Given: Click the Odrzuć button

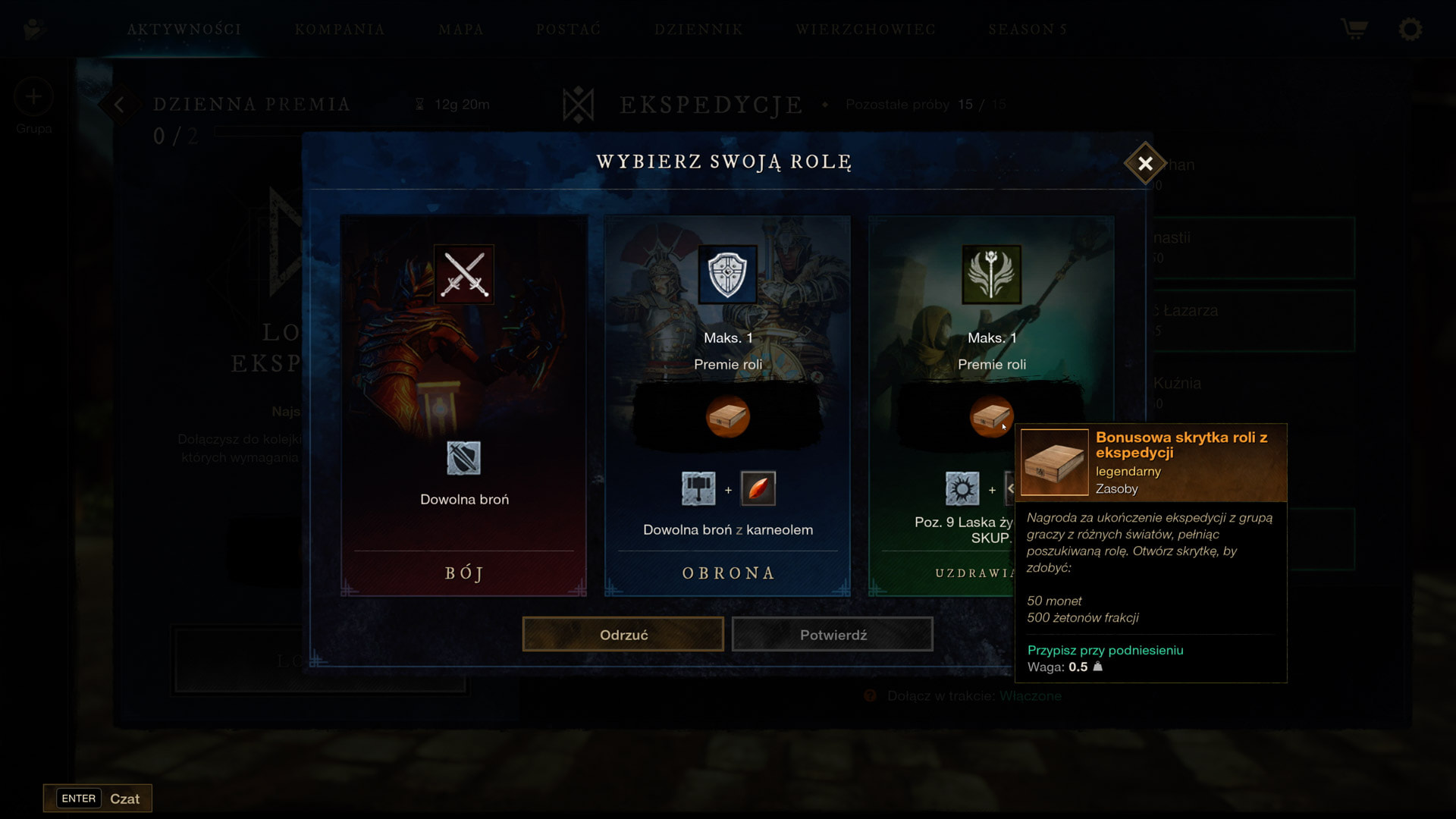Looking at the screenshot, I should 623,635.
